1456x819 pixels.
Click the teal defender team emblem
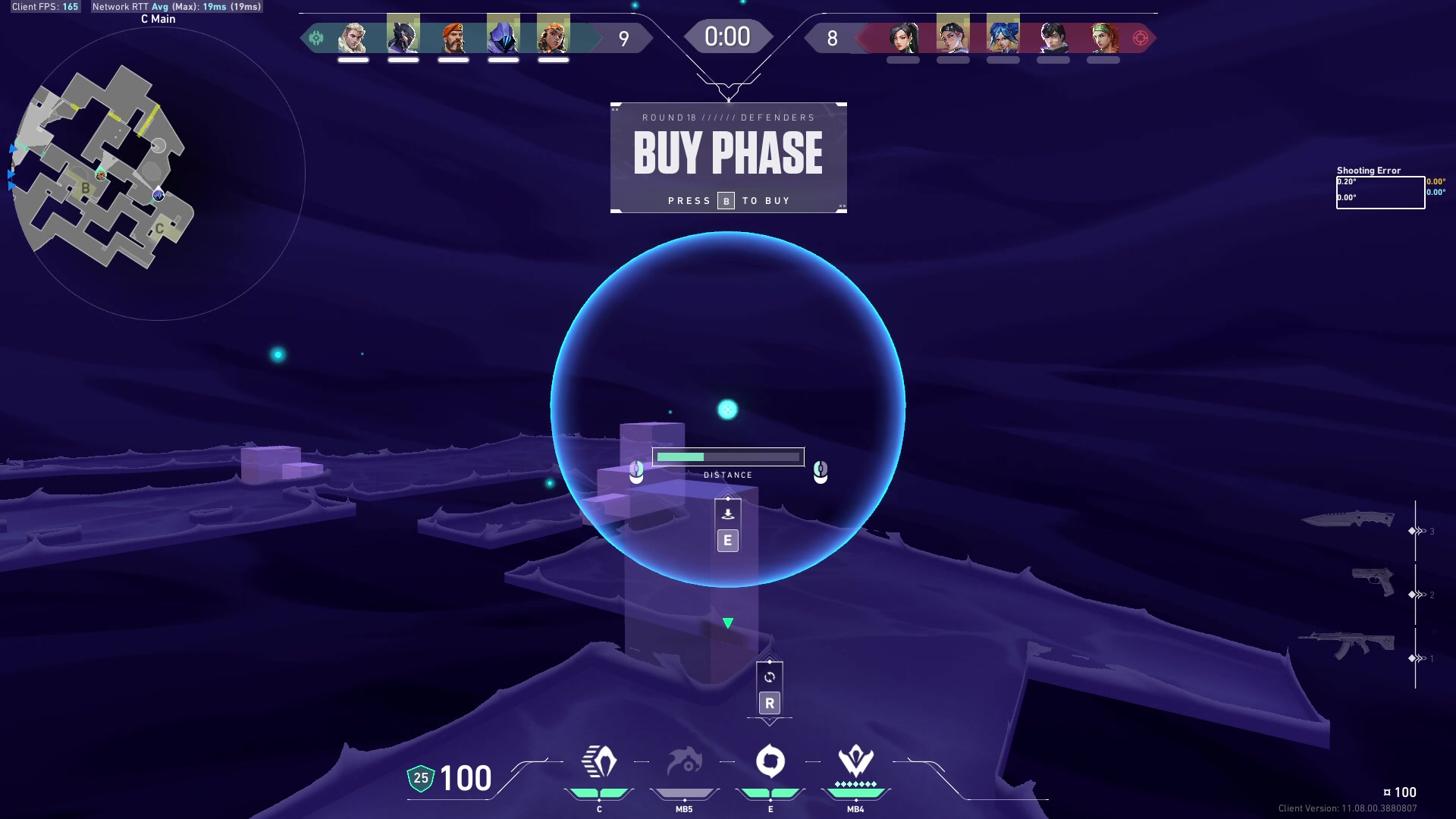(x=316, y=38)
